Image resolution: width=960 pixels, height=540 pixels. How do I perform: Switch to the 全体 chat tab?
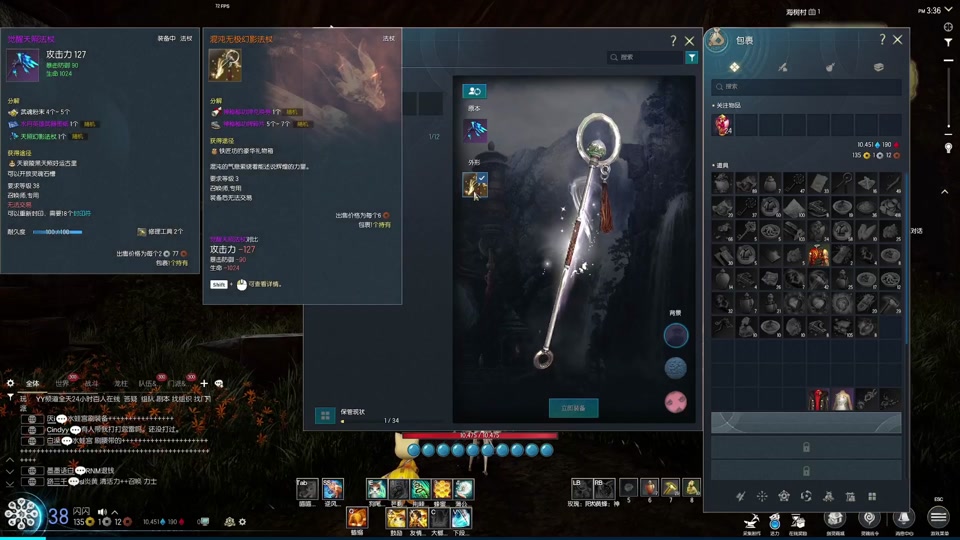tap(33, 383)
